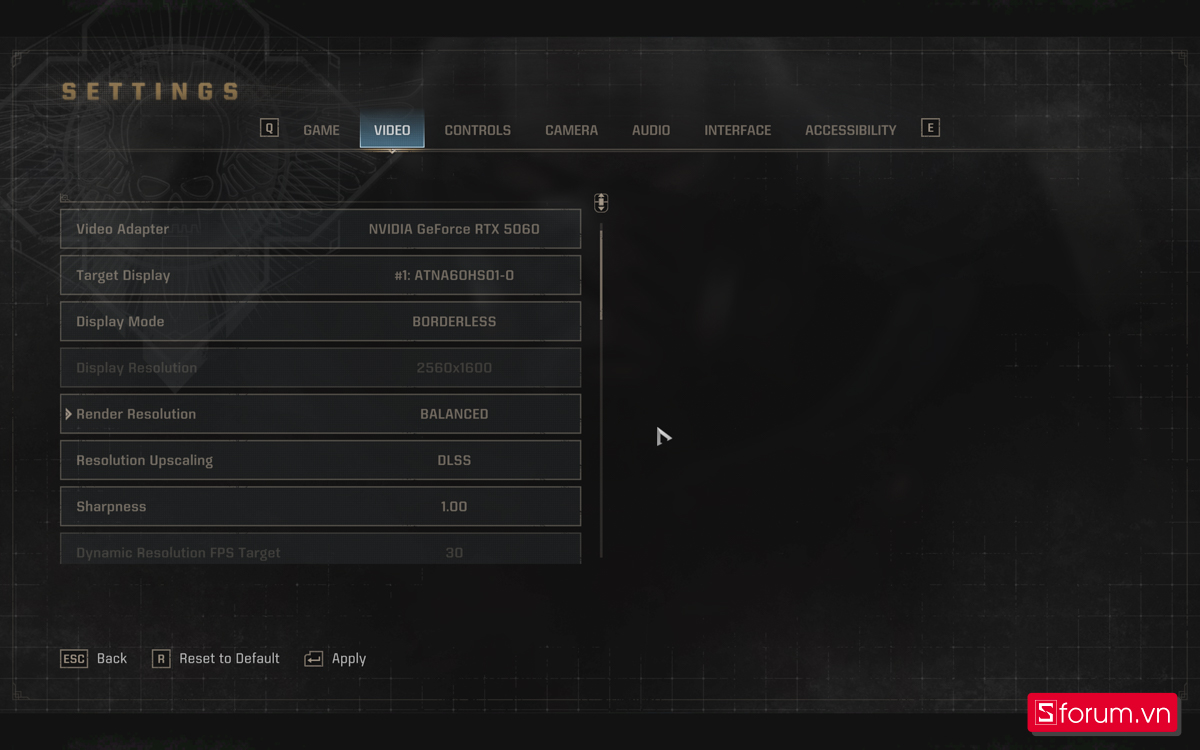Show the Accessibility settings tab

click(850, 130)
